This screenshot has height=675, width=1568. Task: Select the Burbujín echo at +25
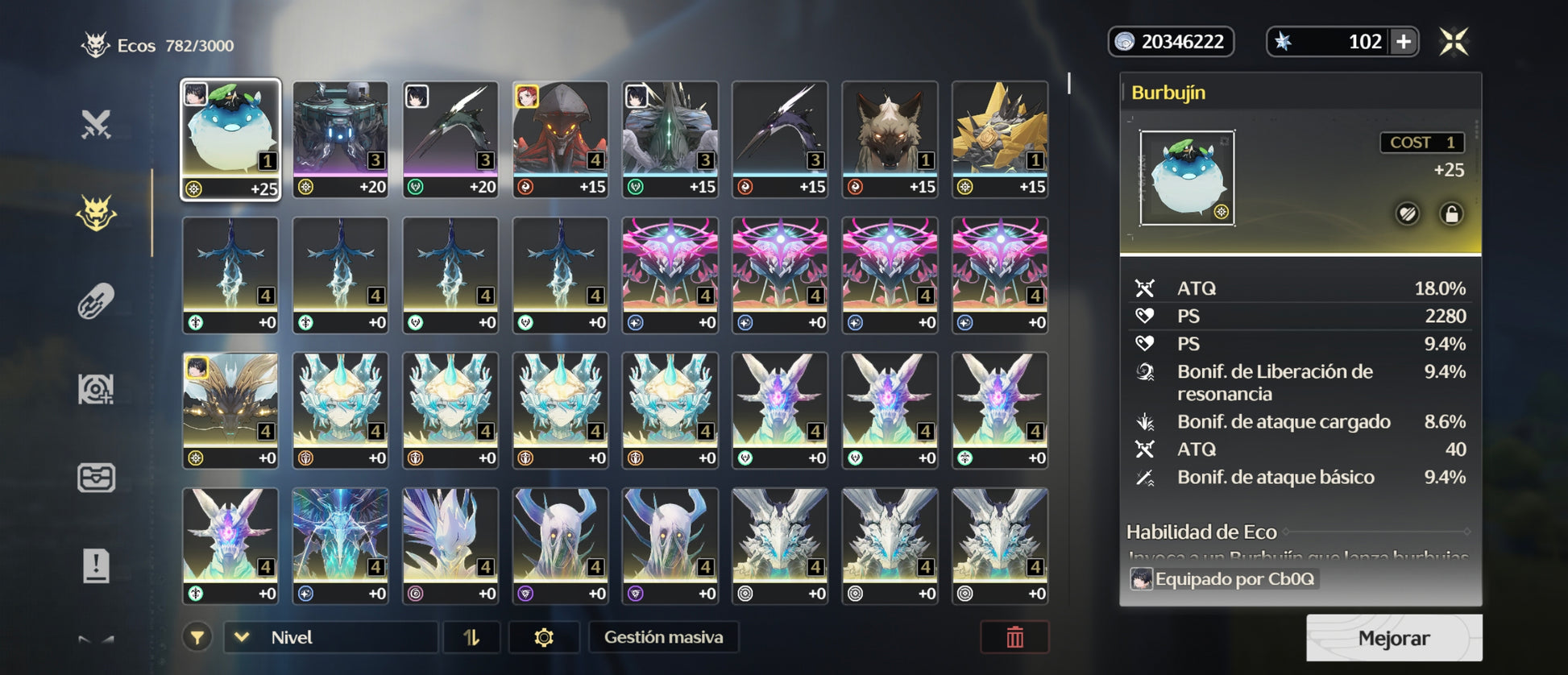click(230, 139)
